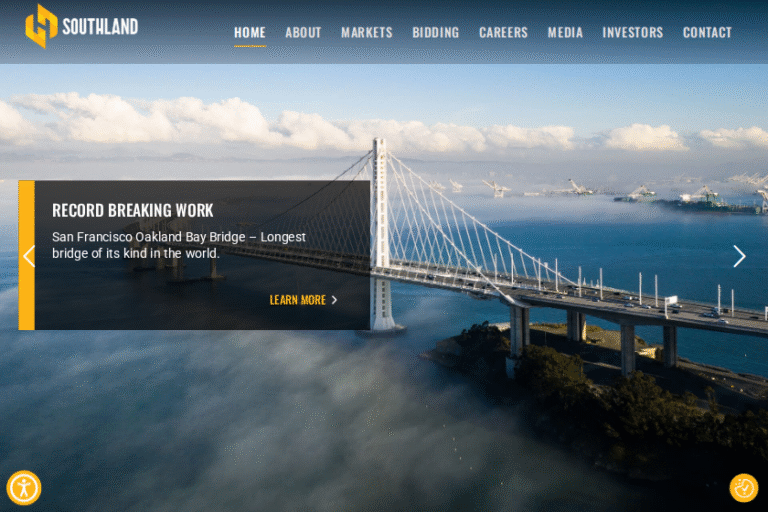768x512 pixels.
Task: Visit the Investors section
Action: click(632, 33)
